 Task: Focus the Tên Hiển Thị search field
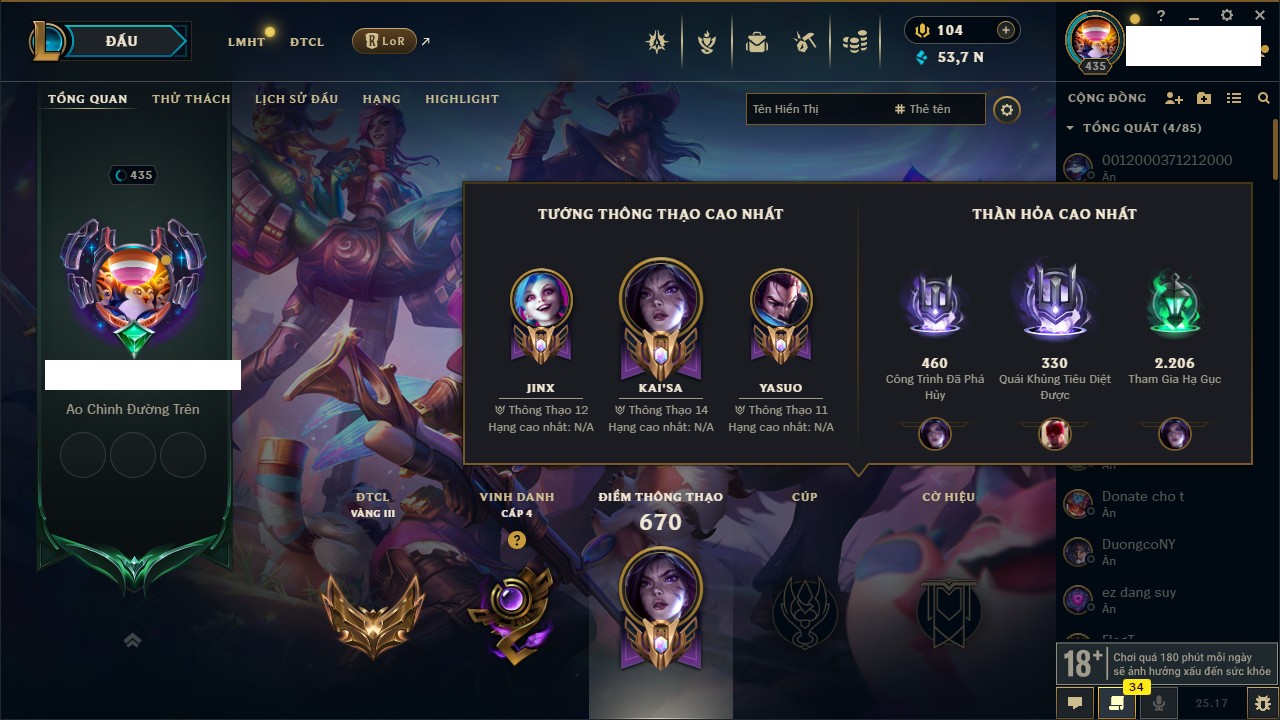tap(815, 109)
